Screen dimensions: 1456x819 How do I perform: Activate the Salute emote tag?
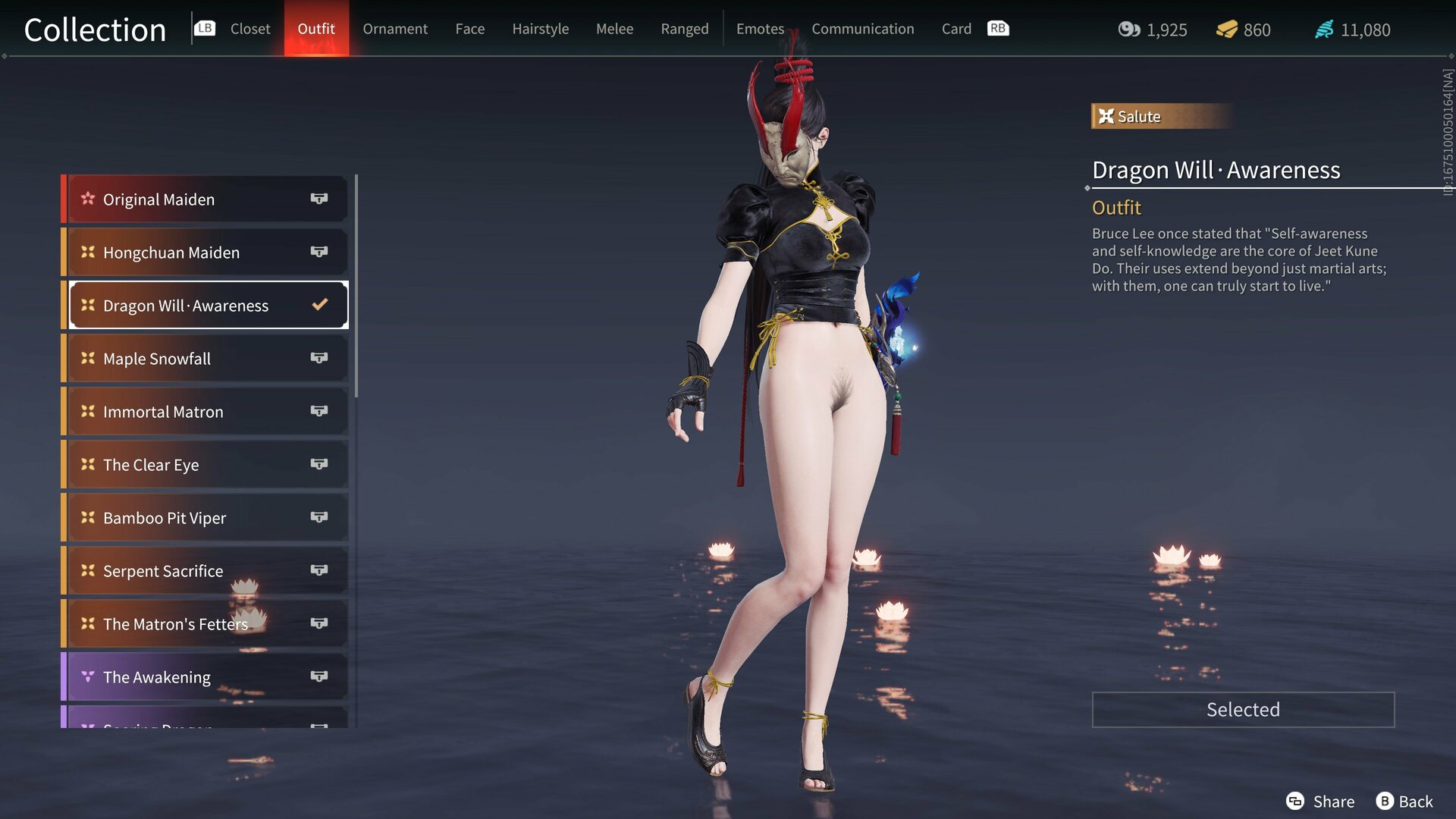(1137, 117)
